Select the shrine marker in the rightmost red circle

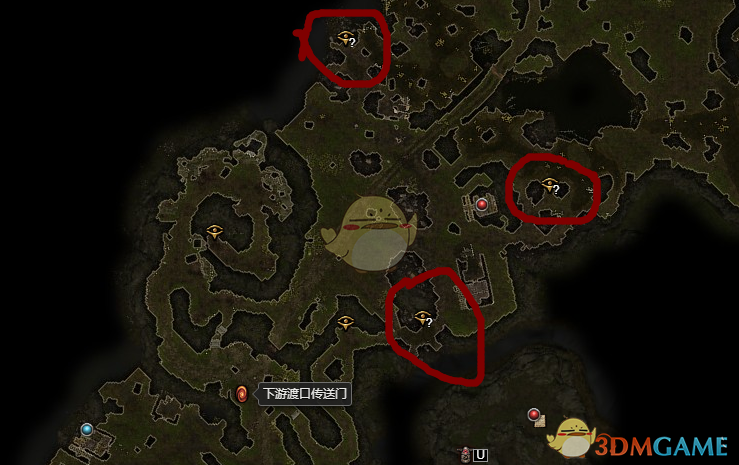point(548,185)
